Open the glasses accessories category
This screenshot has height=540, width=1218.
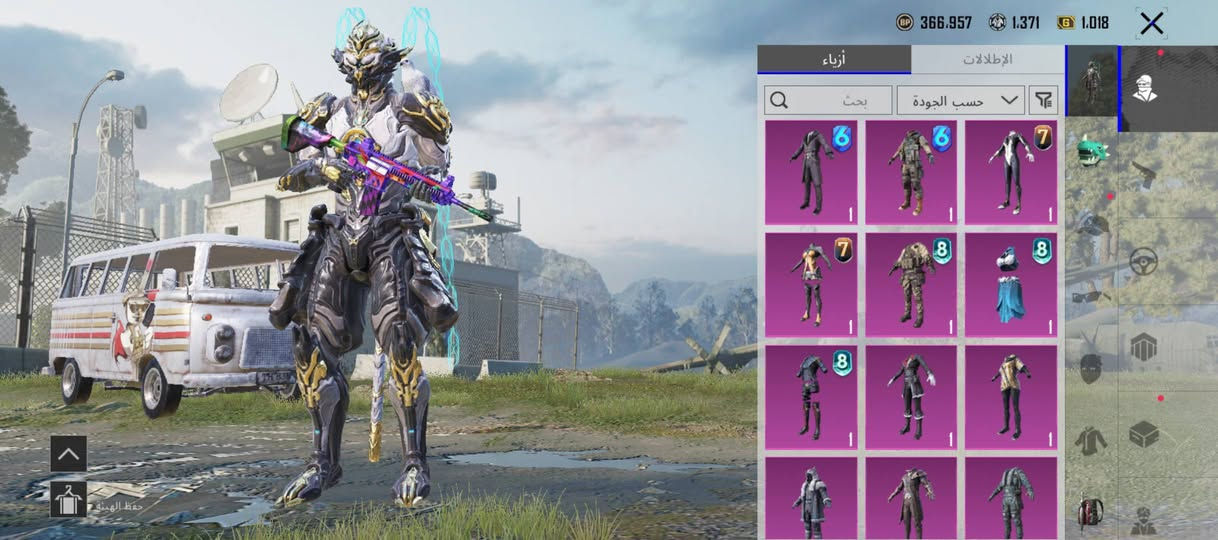(1091, 296)
